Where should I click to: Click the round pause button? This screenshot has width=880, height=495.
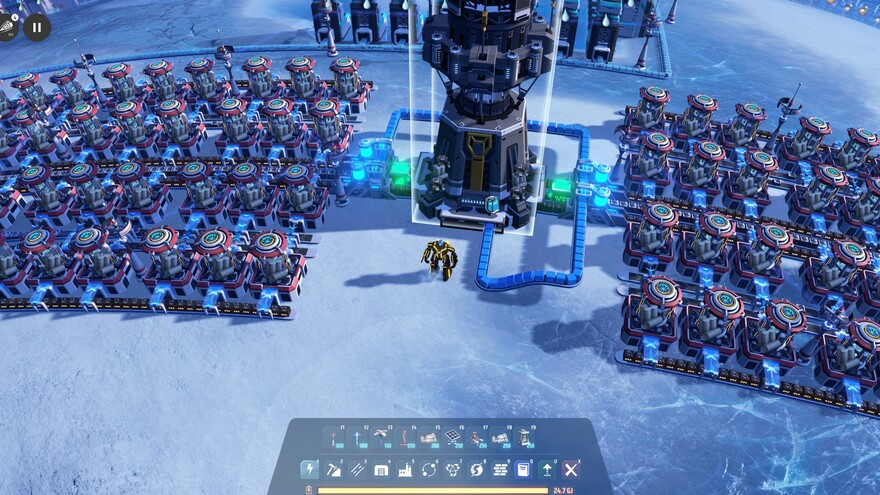click(37, 27)
